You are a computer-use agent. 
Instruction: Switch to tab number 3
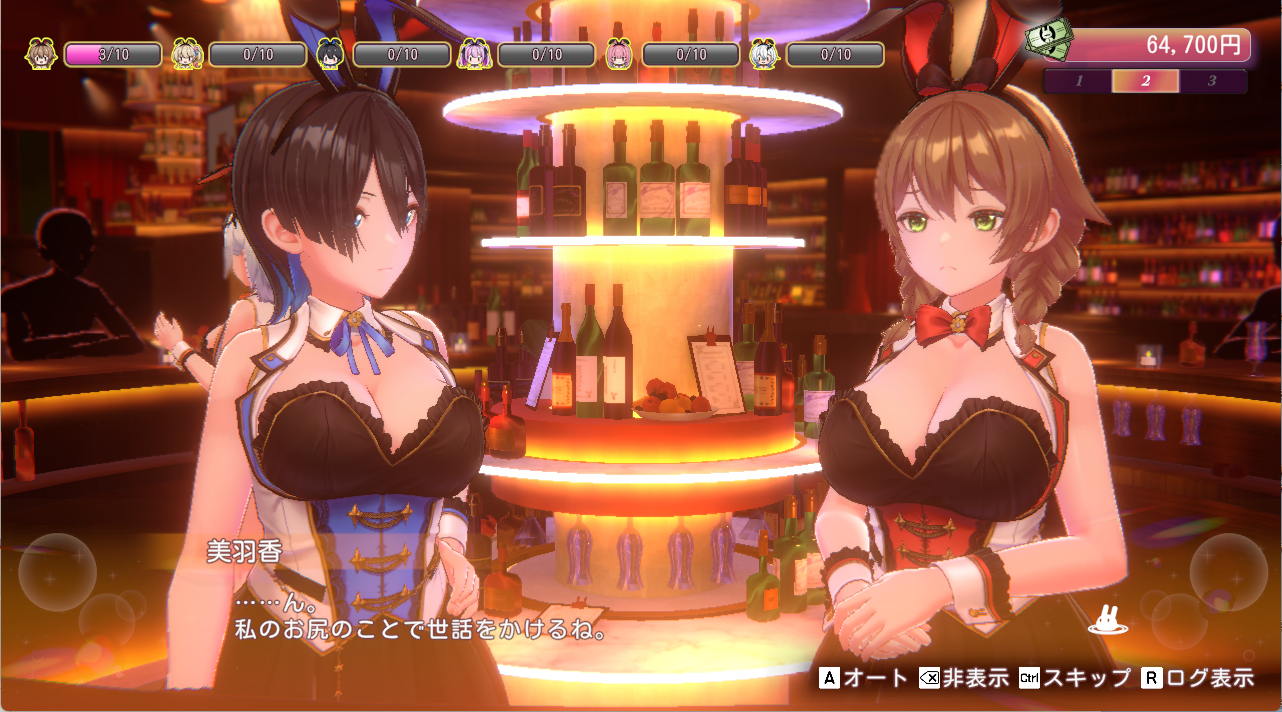click(1212, 81)
